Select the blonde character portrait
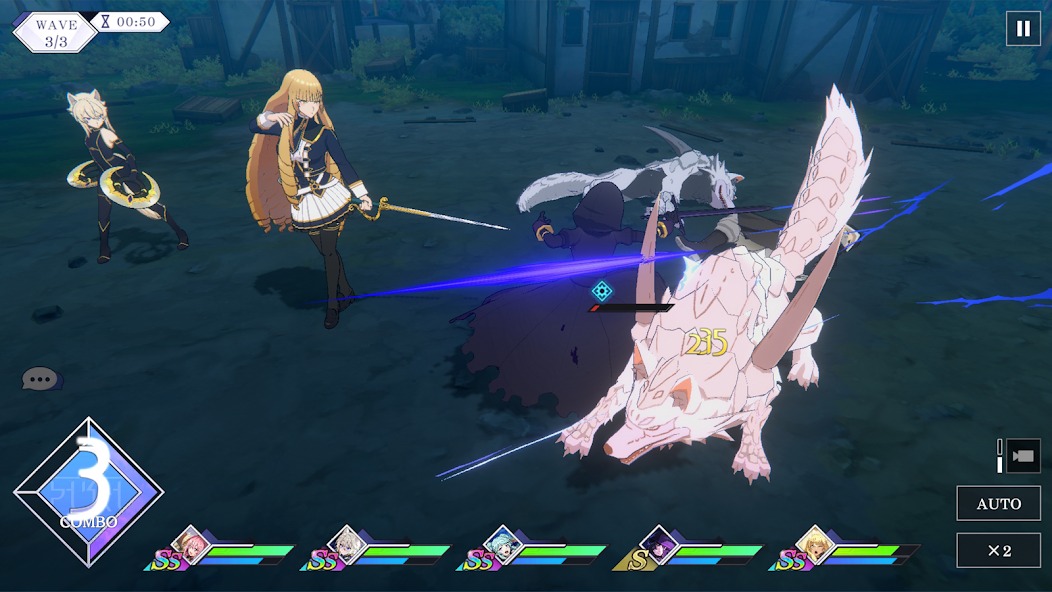 pos(815,543)
